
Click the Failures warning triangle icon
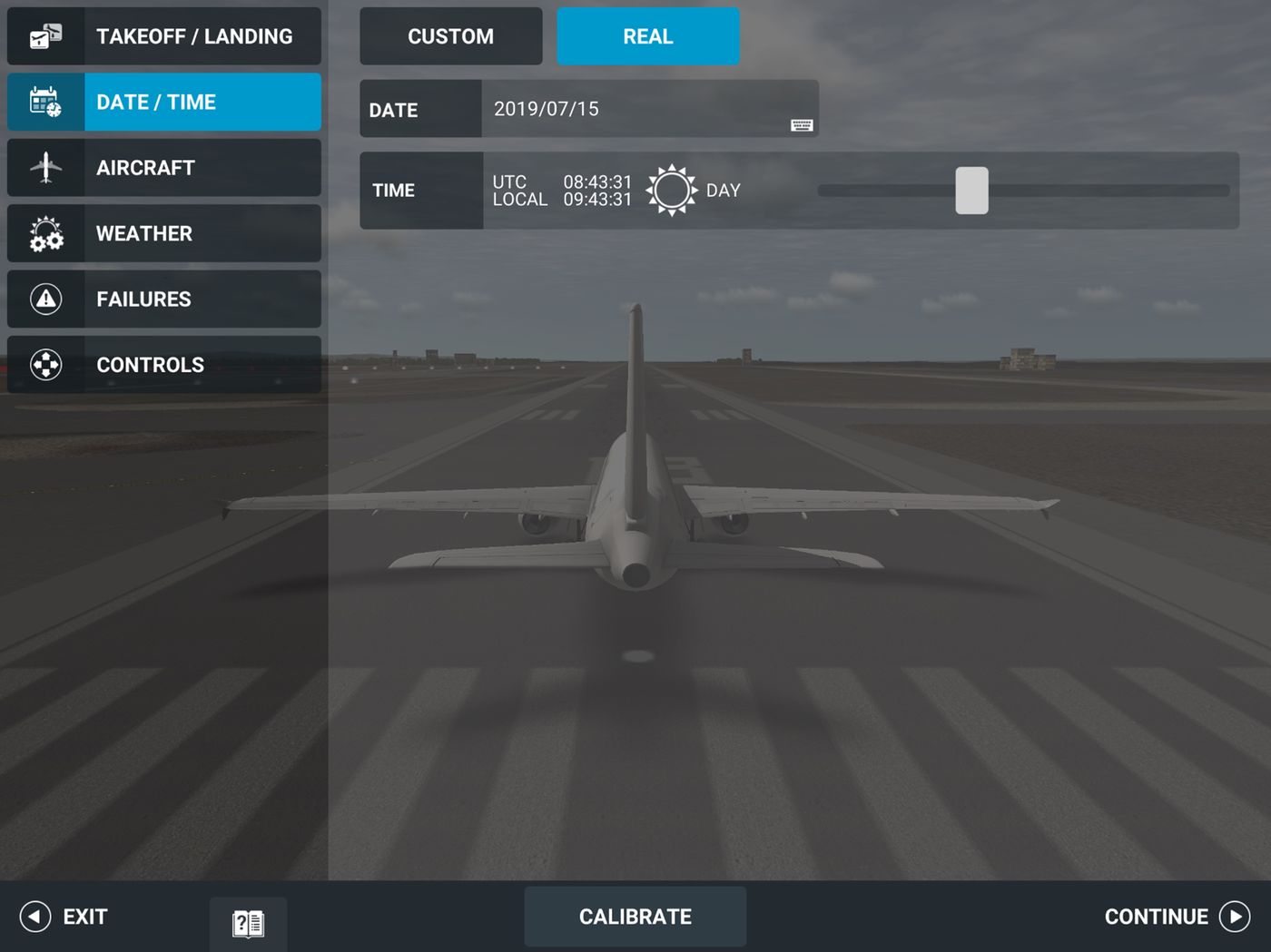tap(45, 299)
